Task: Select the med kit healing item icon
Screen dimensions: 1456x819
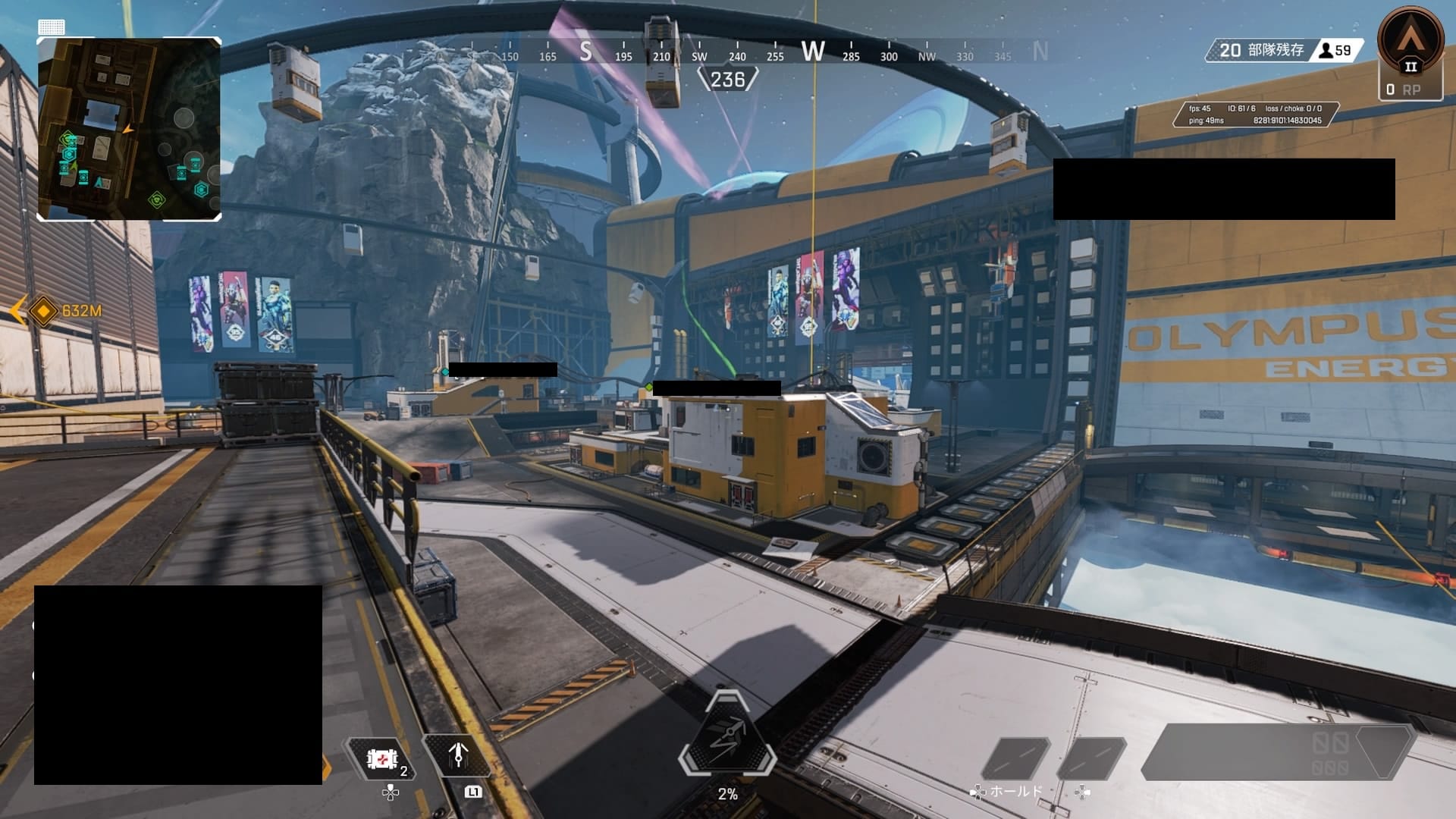Action: (x=382, y=758)
